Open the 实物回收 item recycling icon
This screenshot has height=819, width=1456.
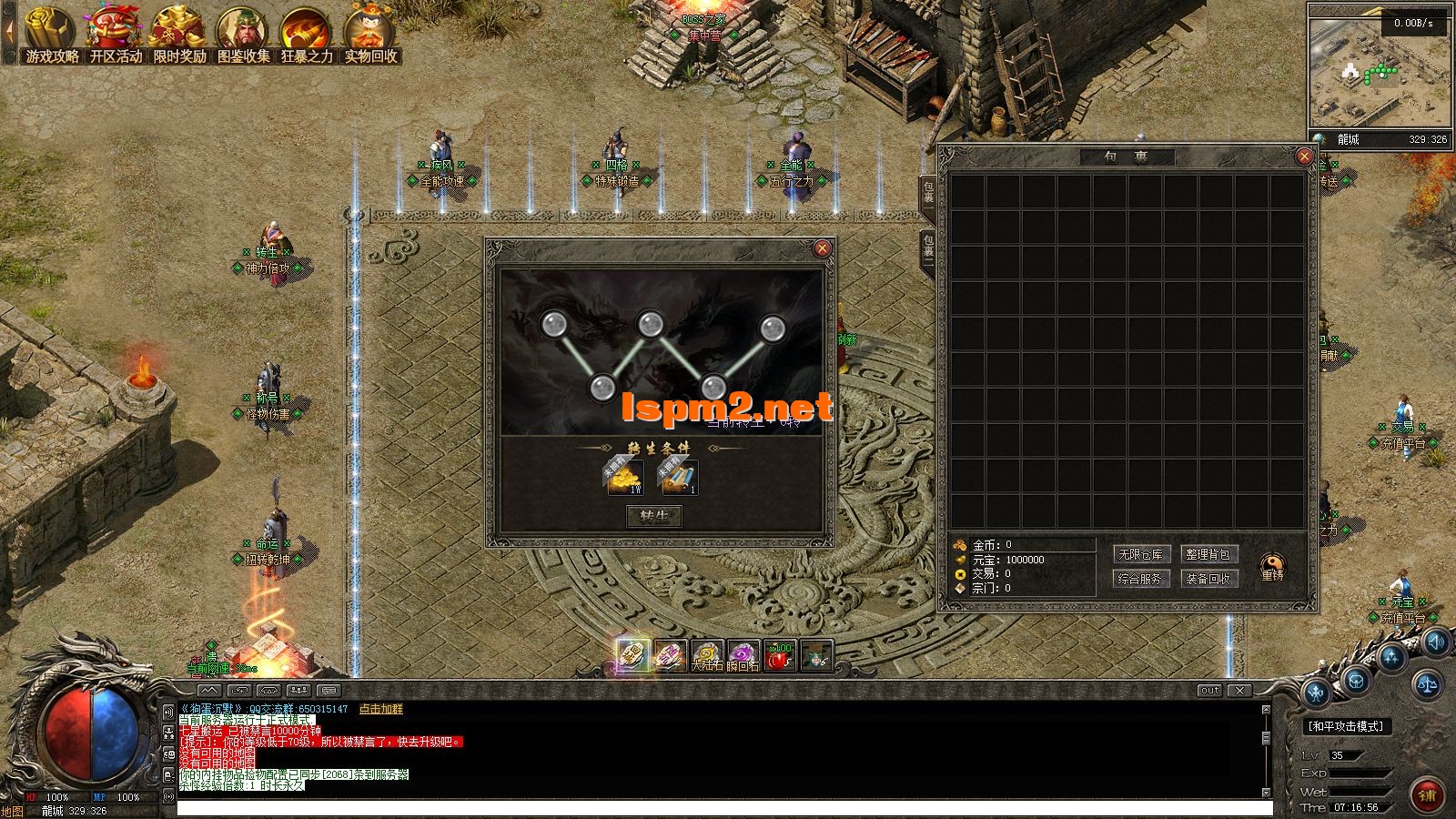(x=370, y=35)
